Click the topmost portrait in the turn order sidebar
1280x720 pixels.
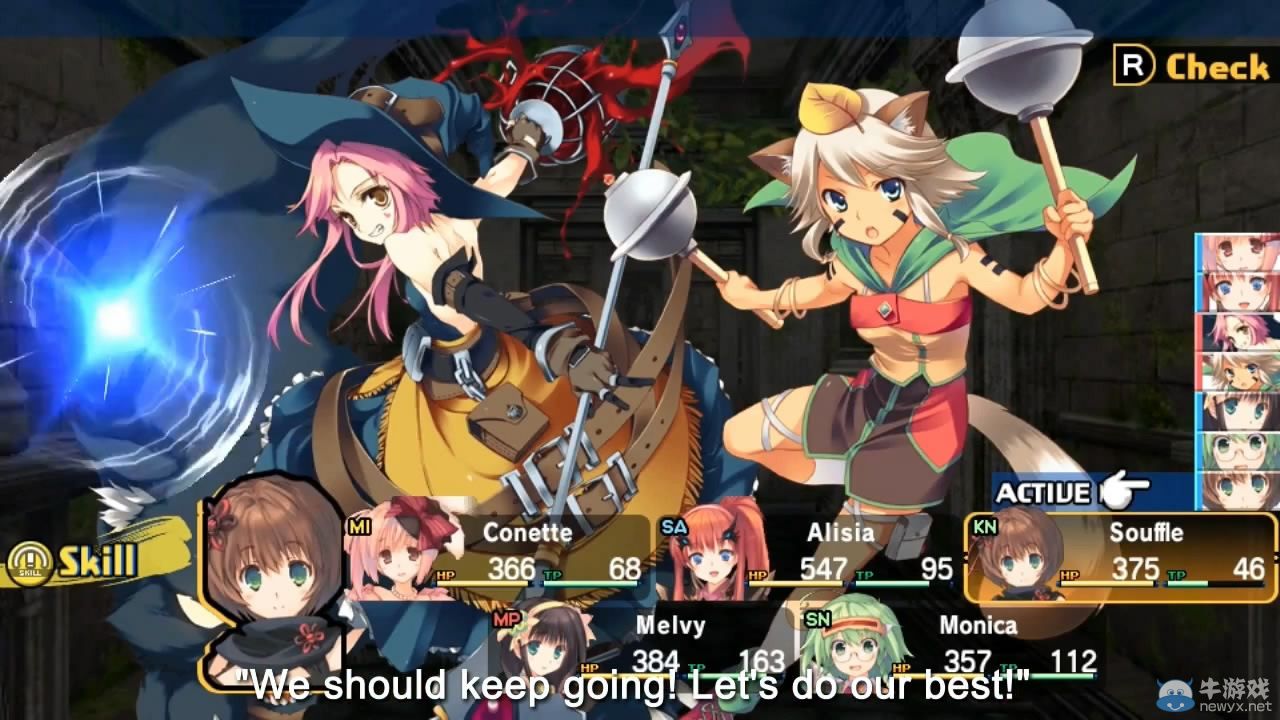tap(1235, 248)
